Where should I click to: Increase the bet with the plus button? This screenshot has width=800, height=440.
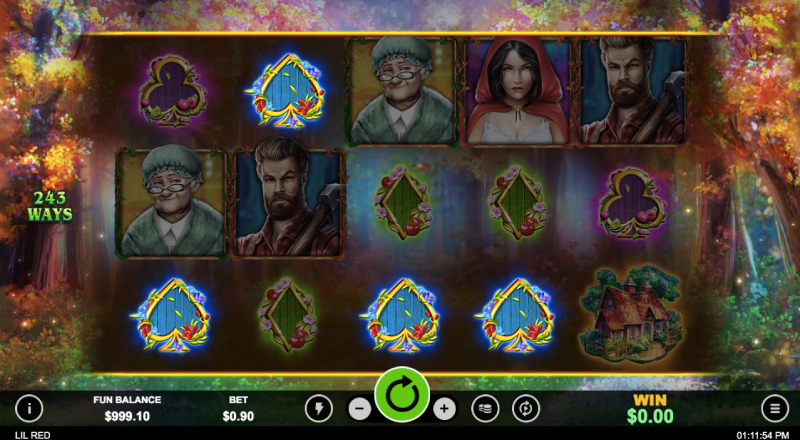coord(445,408)
